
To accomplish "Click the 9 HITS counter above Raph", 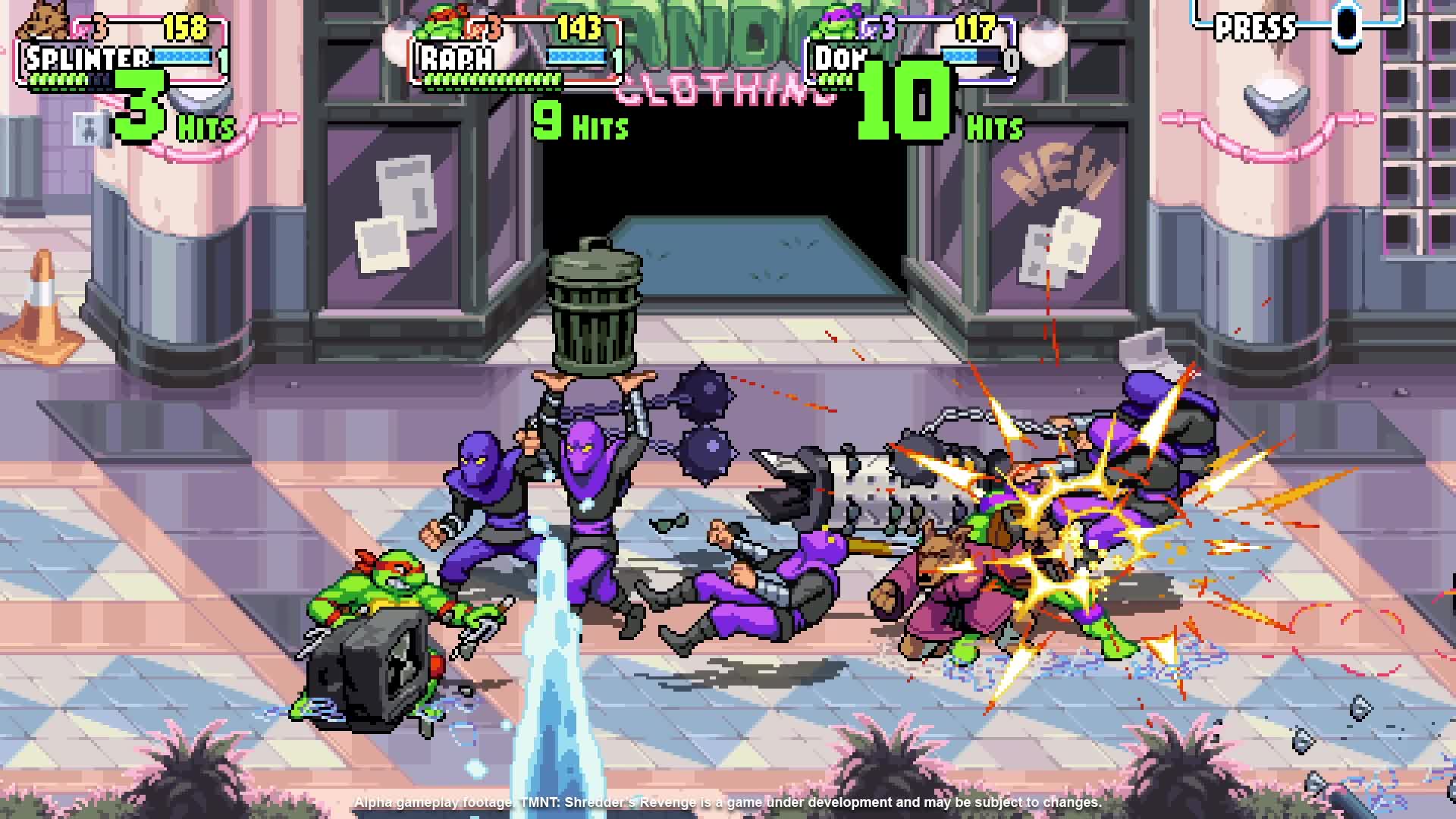I will (576, 121).
